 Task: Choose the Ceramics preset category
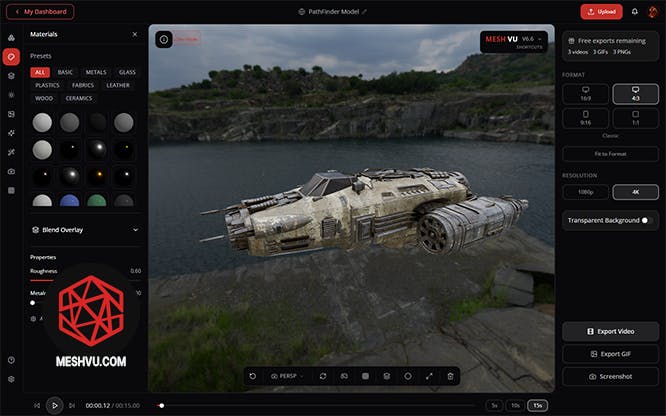click(79, 98)
